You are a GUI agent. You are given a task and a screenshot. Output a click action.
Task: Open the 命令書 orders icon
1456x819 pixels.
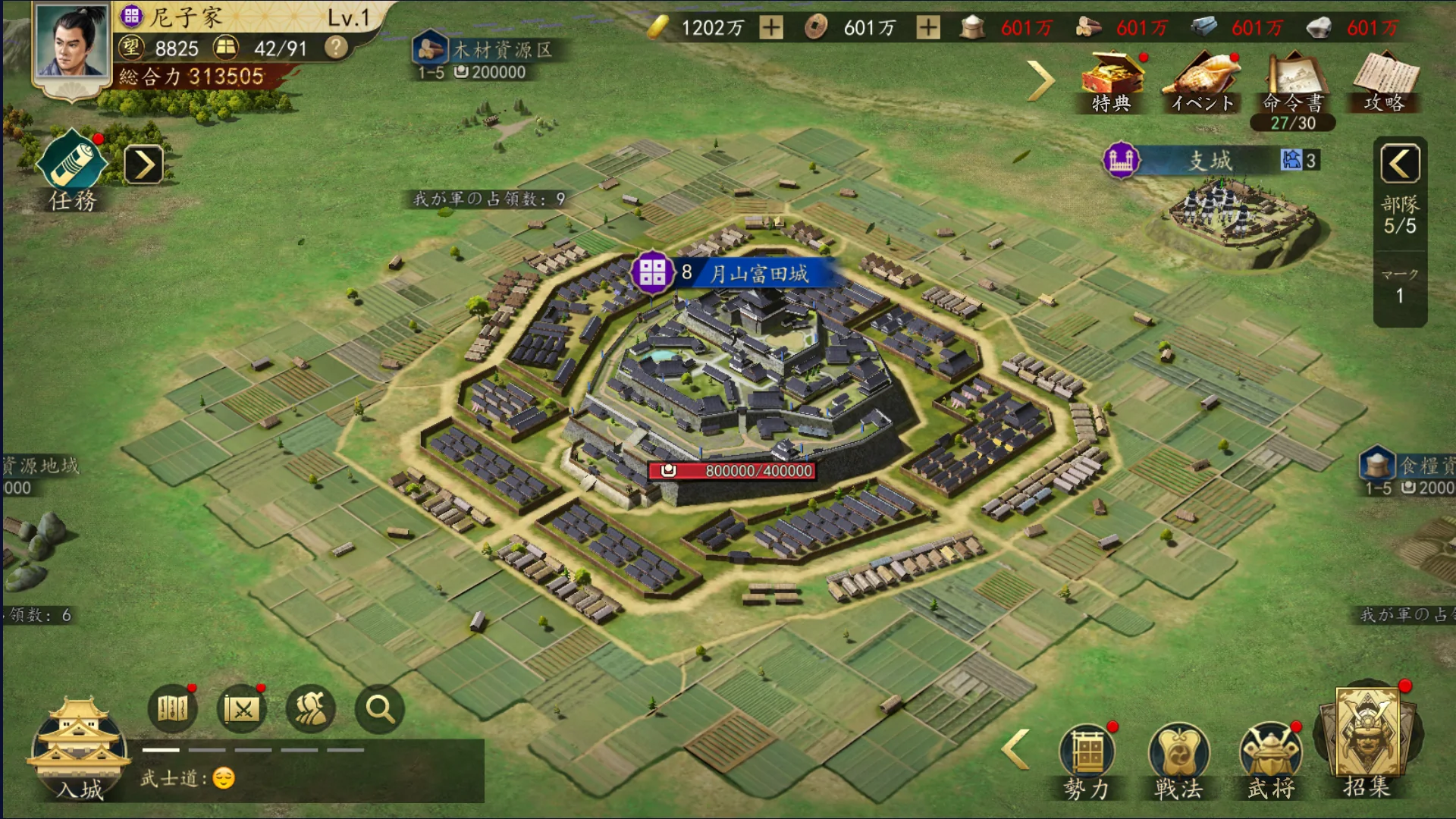tap(1293, 83)
